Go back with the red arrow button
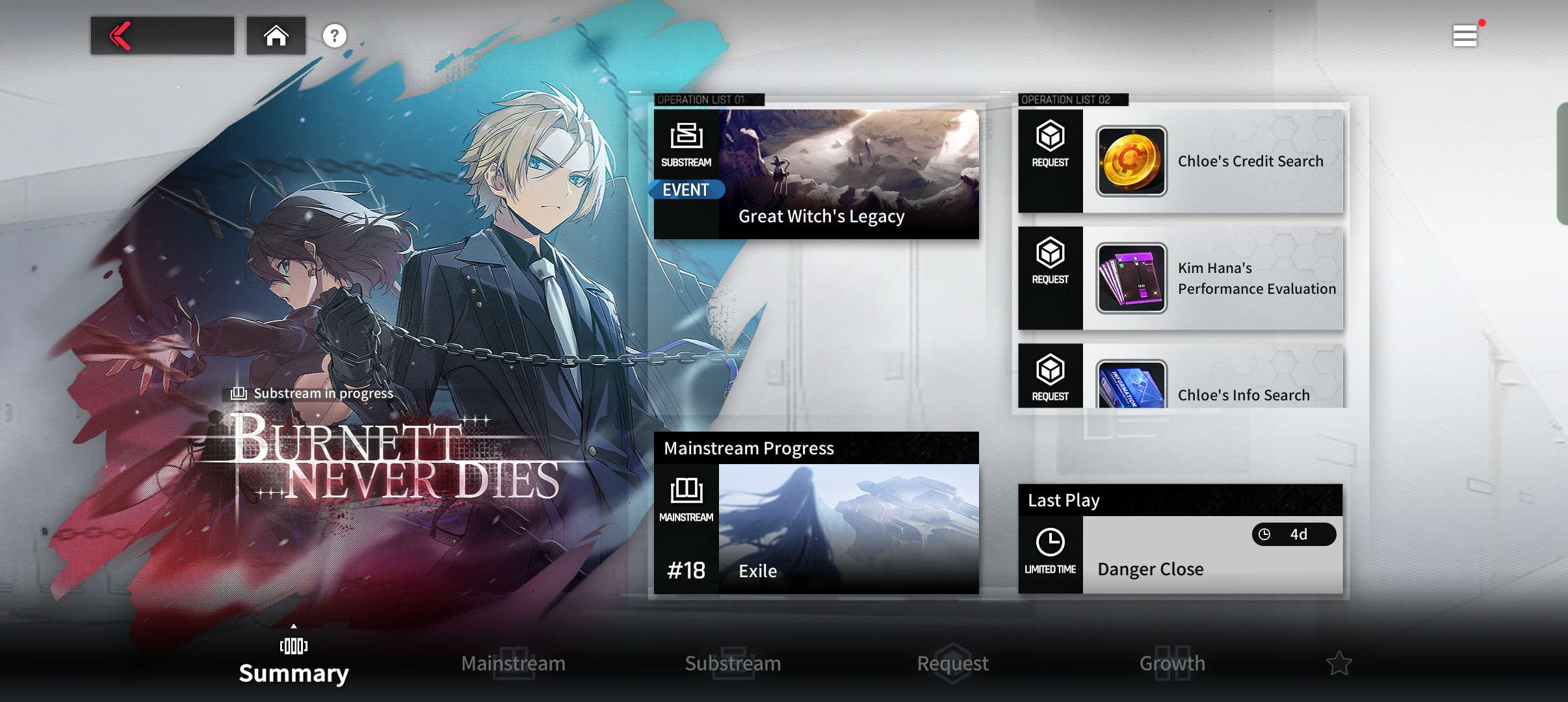 162,36
